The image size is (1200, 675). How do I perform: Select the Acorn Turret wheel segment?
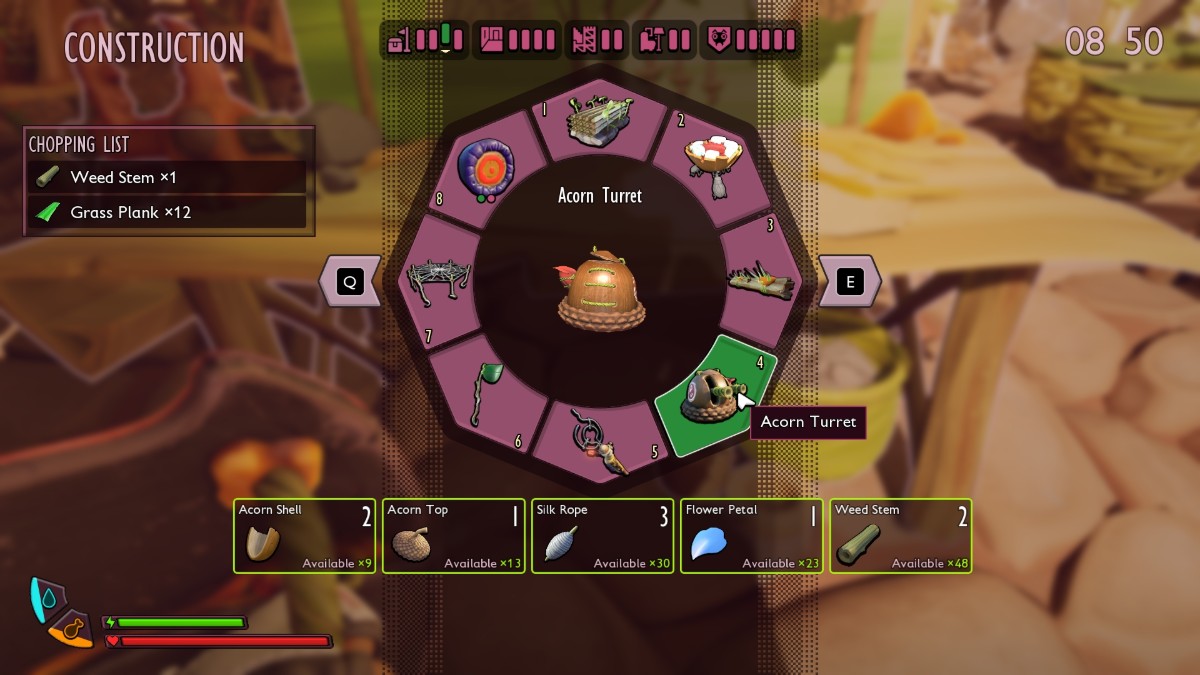713,394
